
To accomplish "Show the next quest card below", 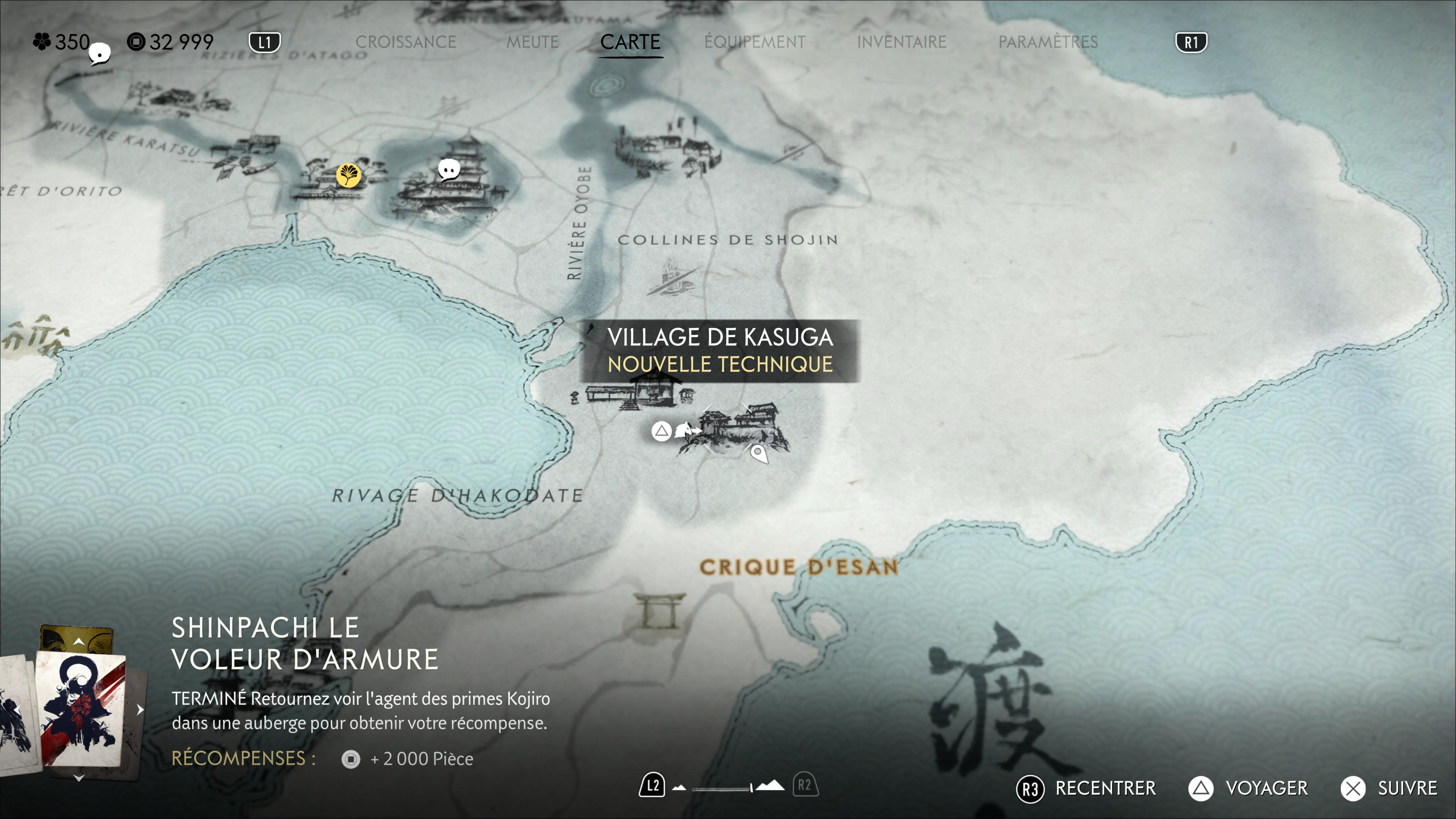I will [x=78, y=778].
